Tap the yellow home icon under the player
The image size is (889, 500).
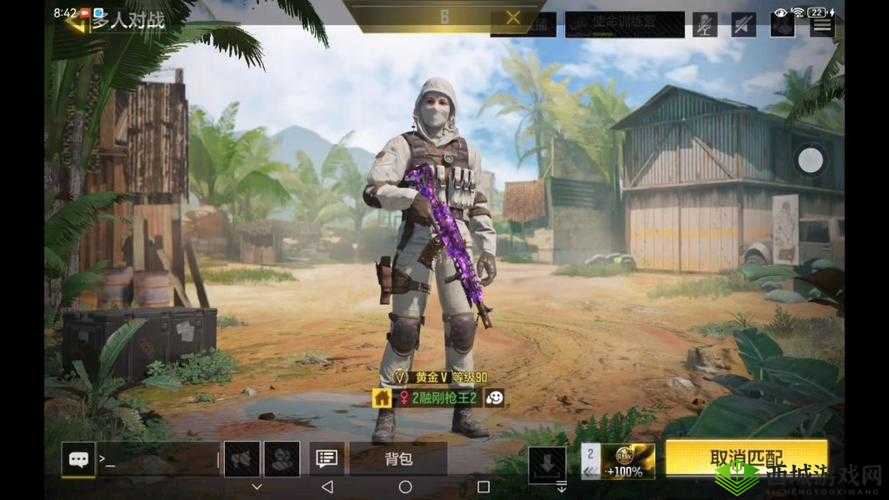pos(382,398)
